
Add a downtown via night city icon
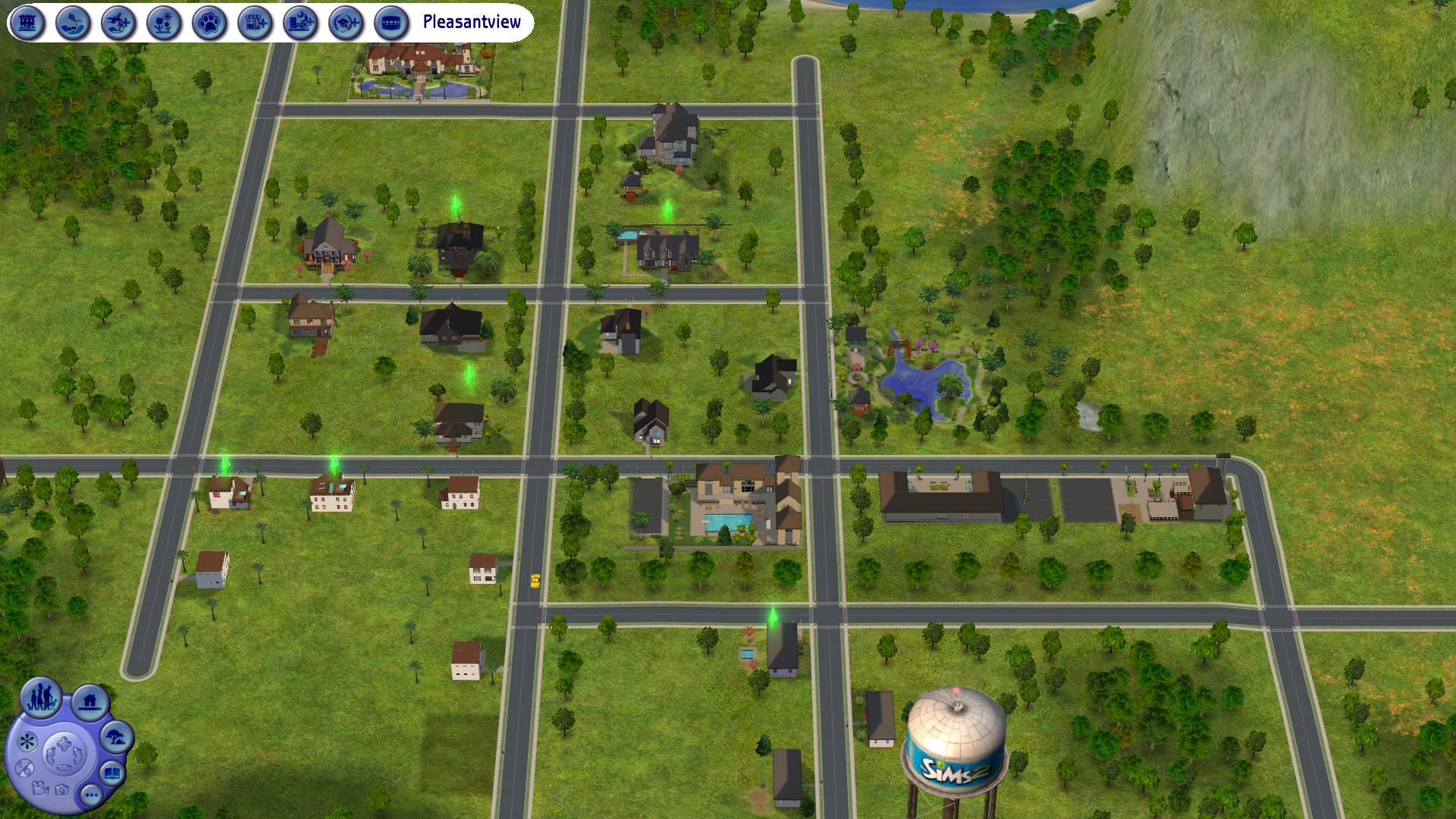tap(300, 23)
